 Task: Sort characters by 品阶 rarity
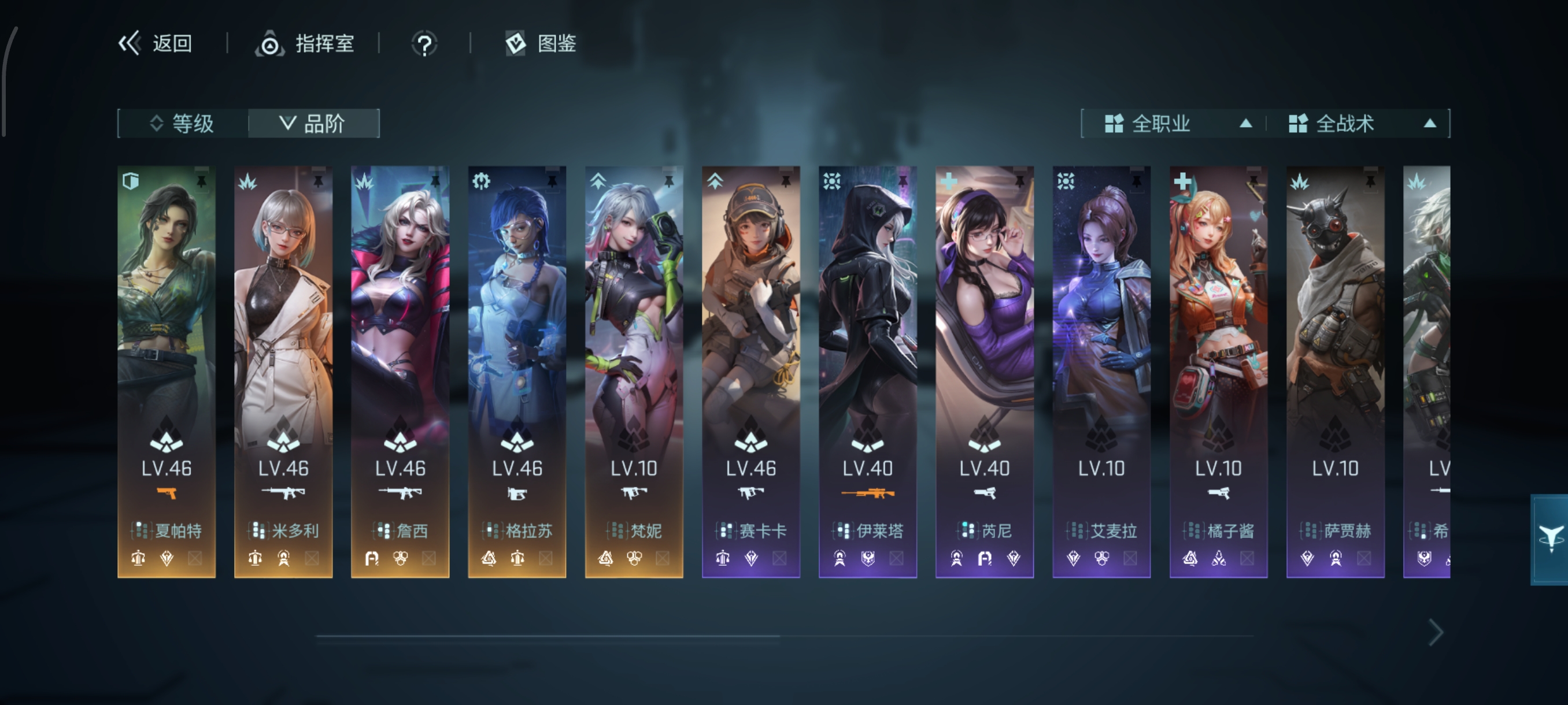(x=313, y=124)
